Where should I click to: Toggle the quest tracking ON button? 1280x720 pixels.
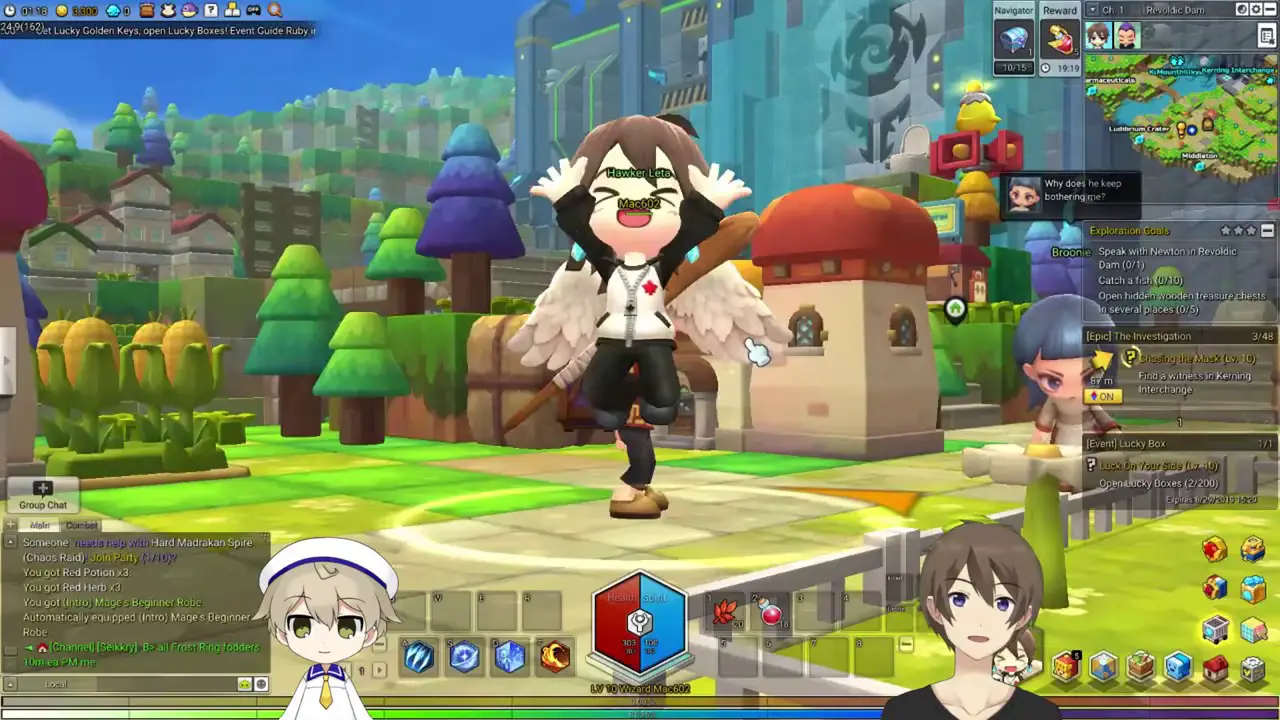(x=1104, y=397)
